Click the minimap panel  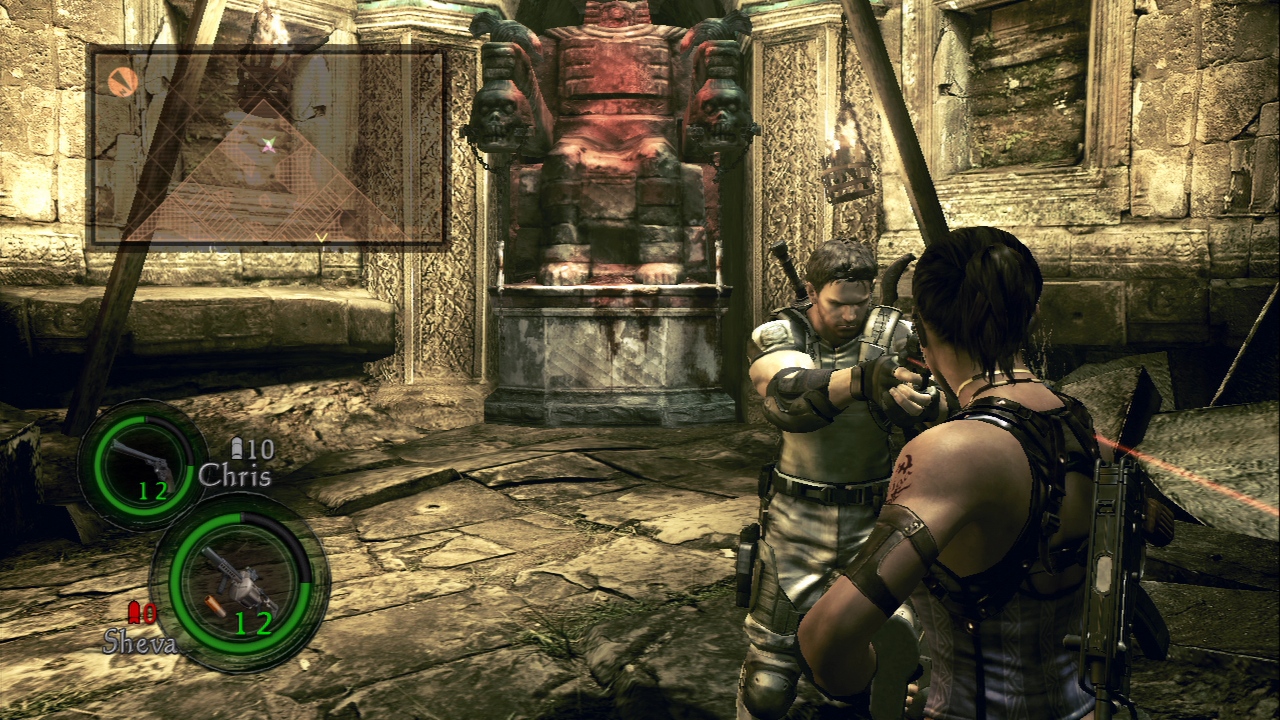coord(267,148)
